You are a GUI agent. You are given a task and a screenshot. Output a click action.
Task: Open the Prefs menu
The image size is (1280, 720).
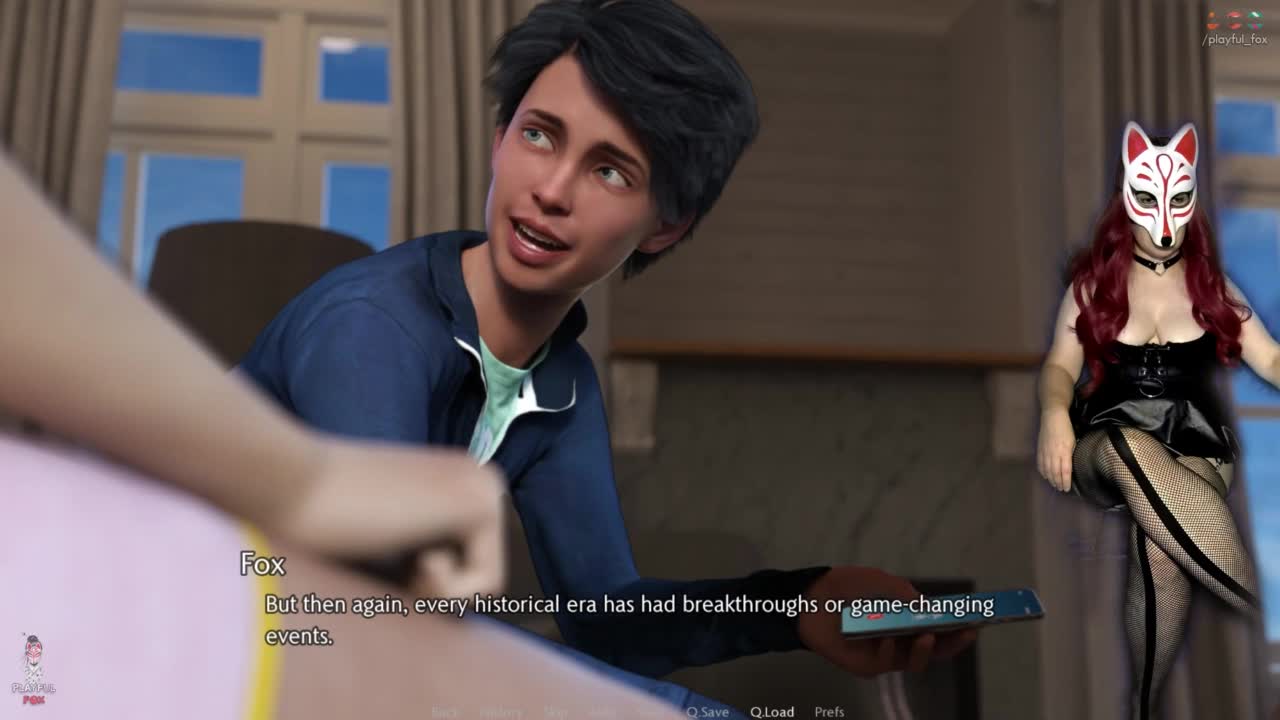click(829, 712)
